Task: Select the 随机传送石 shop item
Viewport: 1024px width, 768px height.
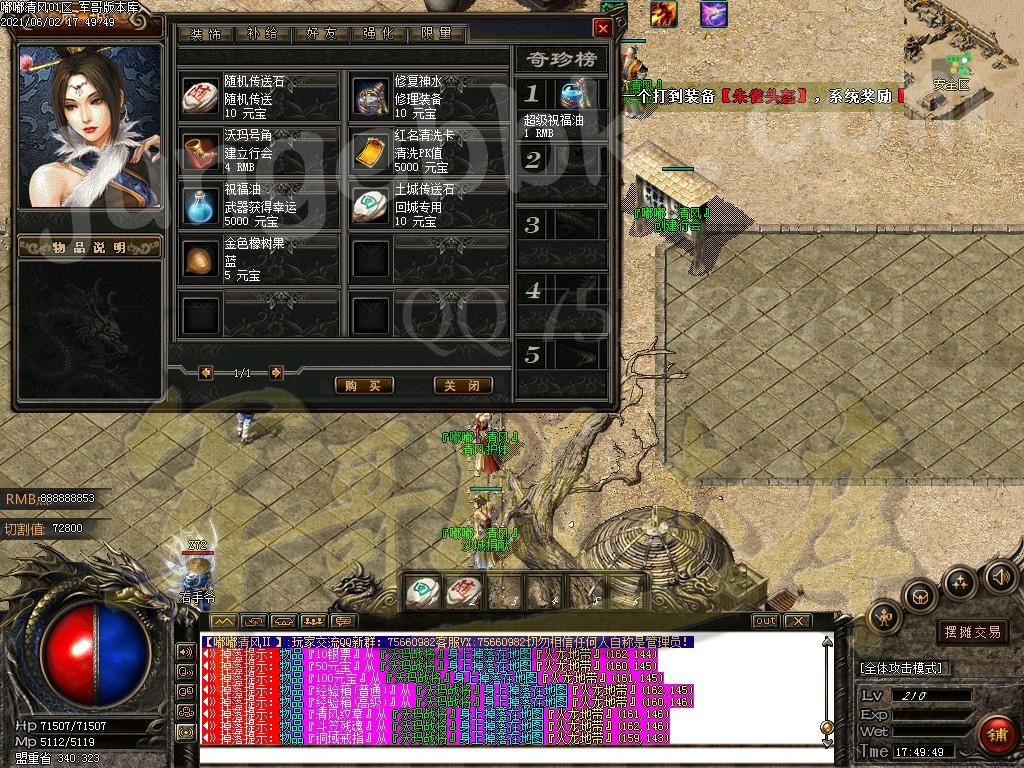Action: pyautogui.click(x=200, y=96)
